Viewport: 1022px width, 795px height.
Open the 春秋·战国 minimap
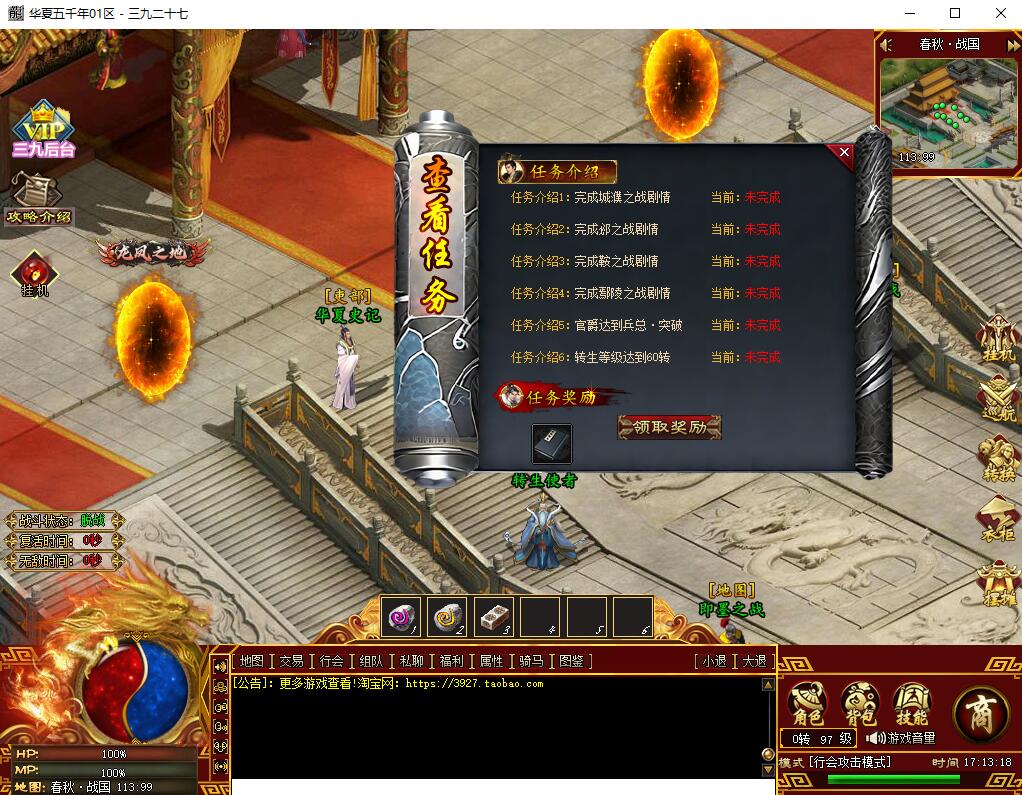(947, 110)
